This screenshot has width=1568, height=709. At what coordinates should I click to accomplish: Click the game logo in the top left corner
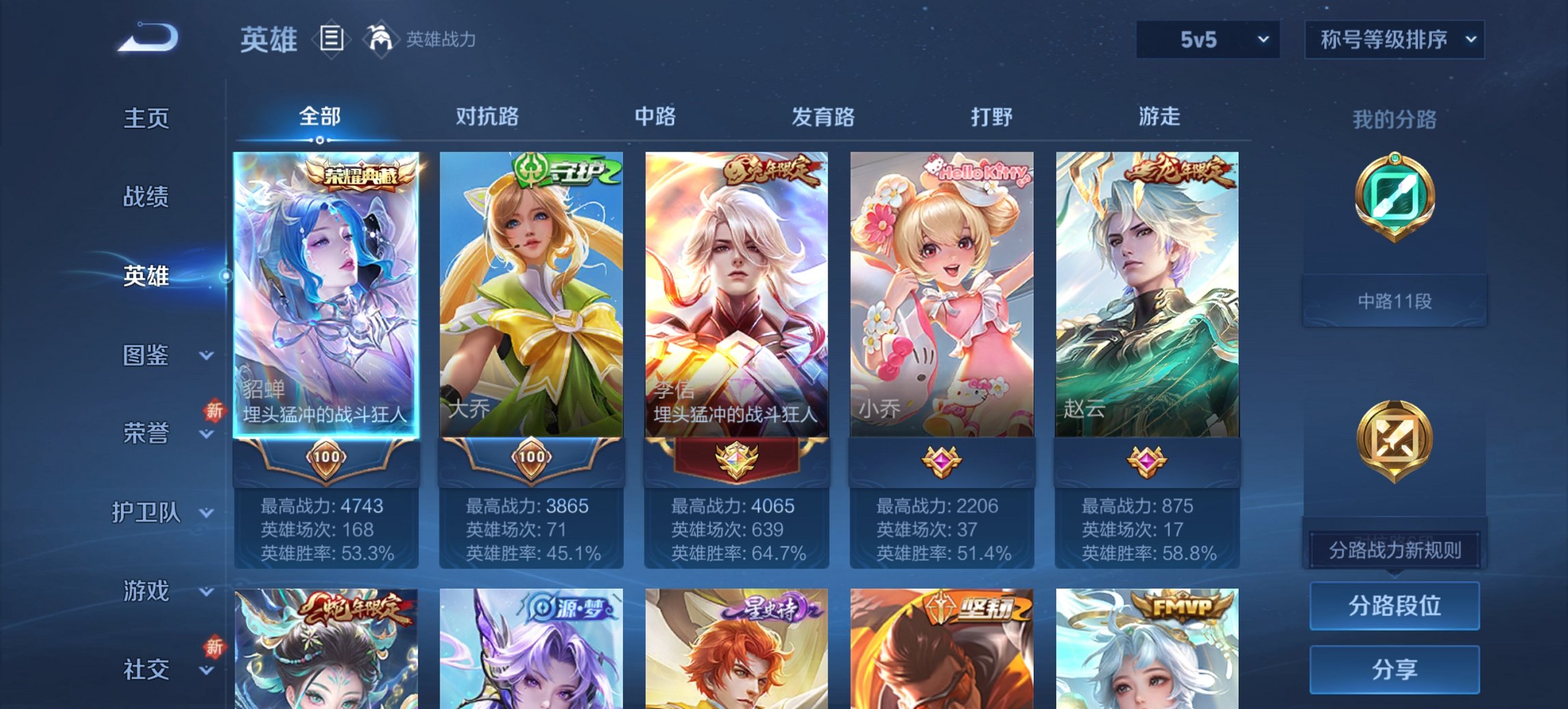[x=150, y=38]
